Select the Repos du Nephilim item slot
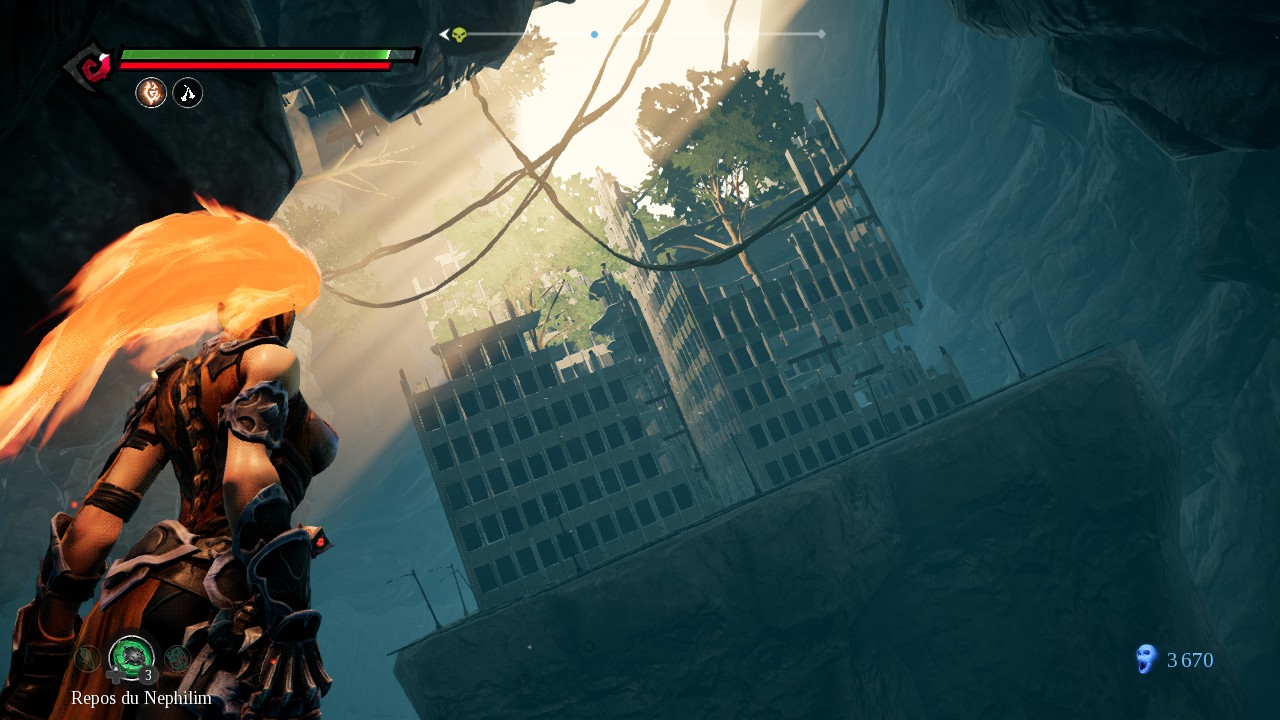 (131, 656)
